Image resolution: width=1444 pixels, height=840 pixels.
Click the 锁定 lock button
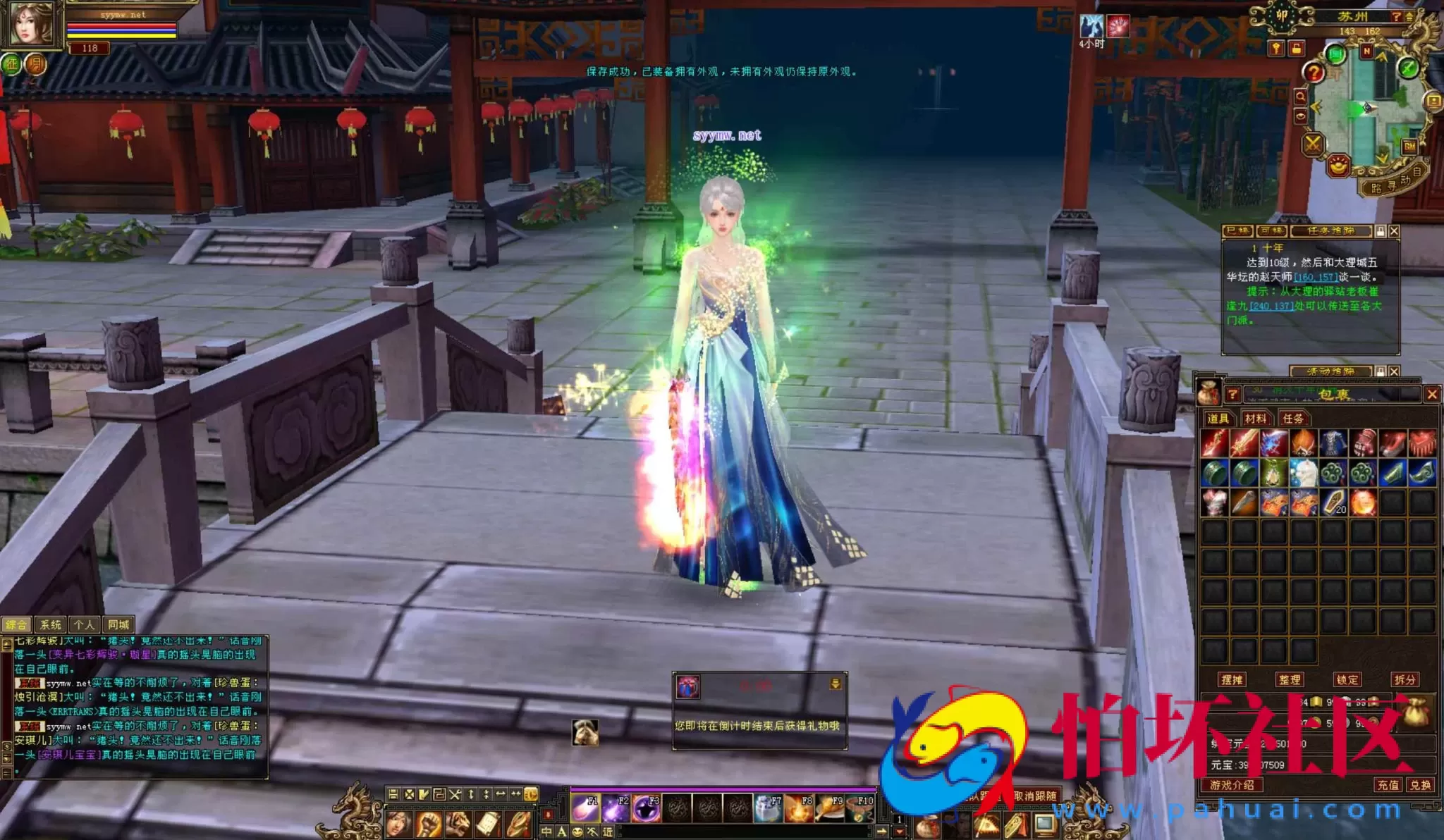pyautogui.click(x=1347, y=680)
